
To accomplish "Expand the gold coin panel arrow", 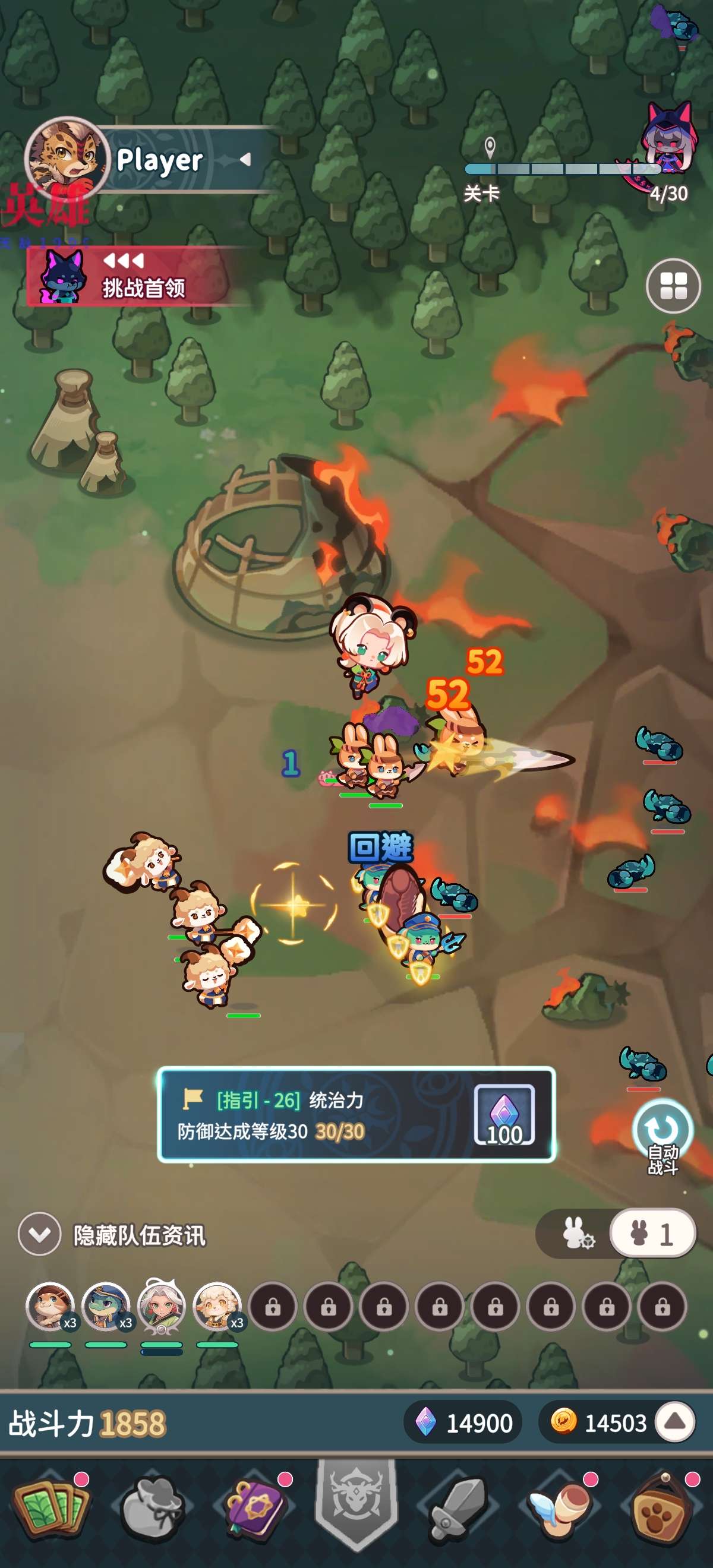I will [675, 1422].
